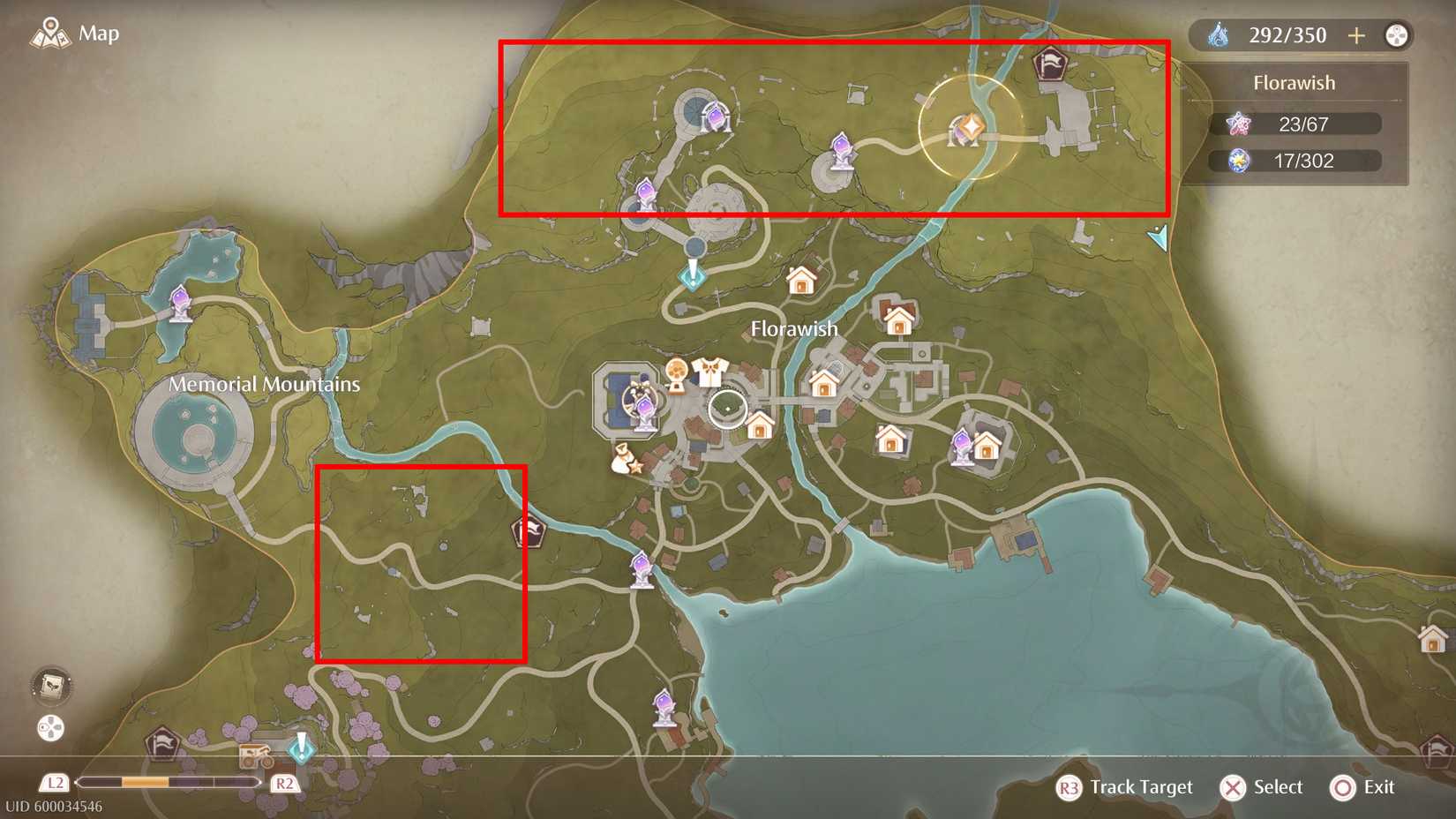Activate Track Target with R3
The height and width of the screenshot is (819, 1456).
[x=1070, y=787]
